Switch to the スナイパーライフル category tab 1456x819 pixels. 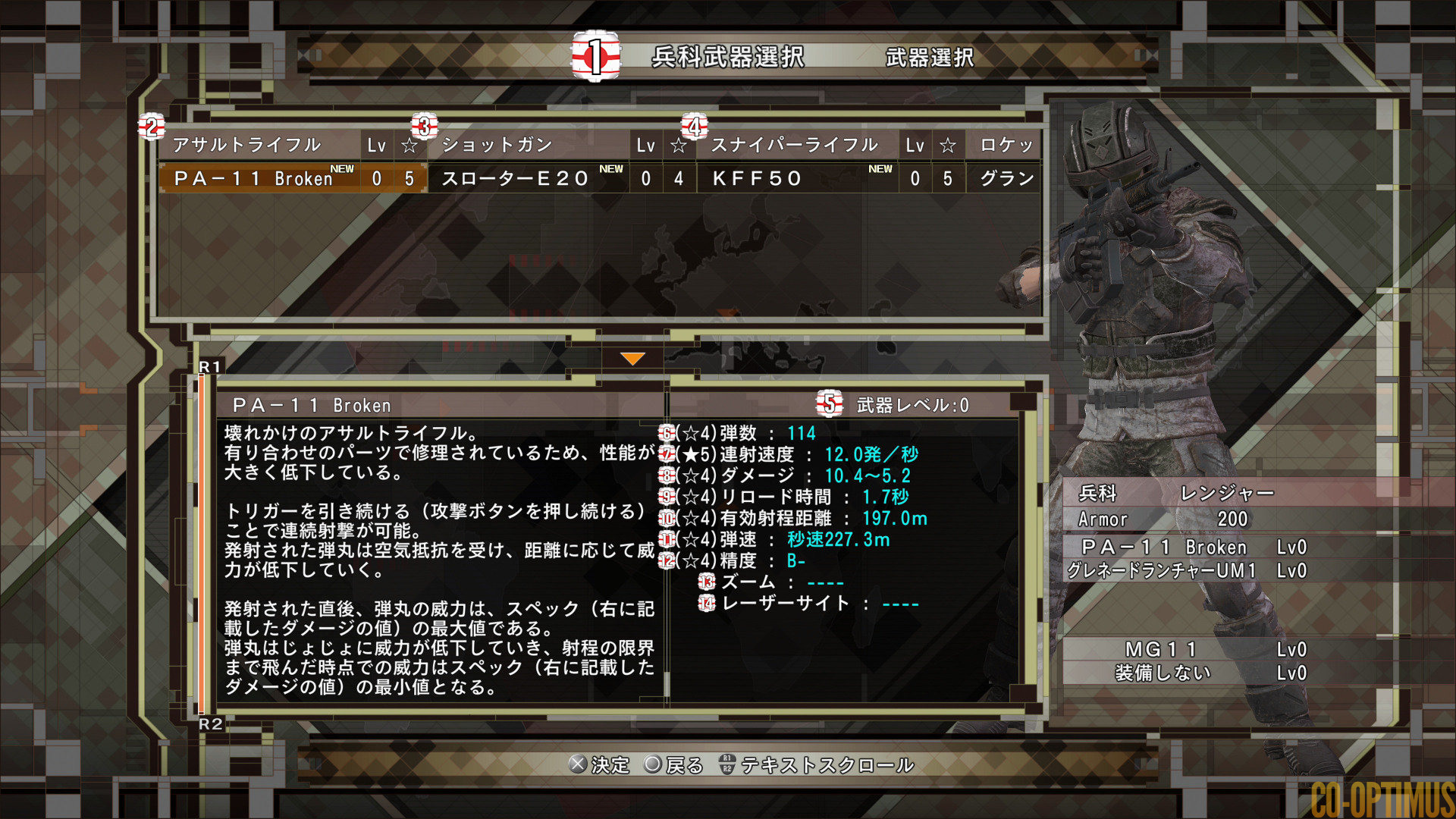(x=795, y=144)
